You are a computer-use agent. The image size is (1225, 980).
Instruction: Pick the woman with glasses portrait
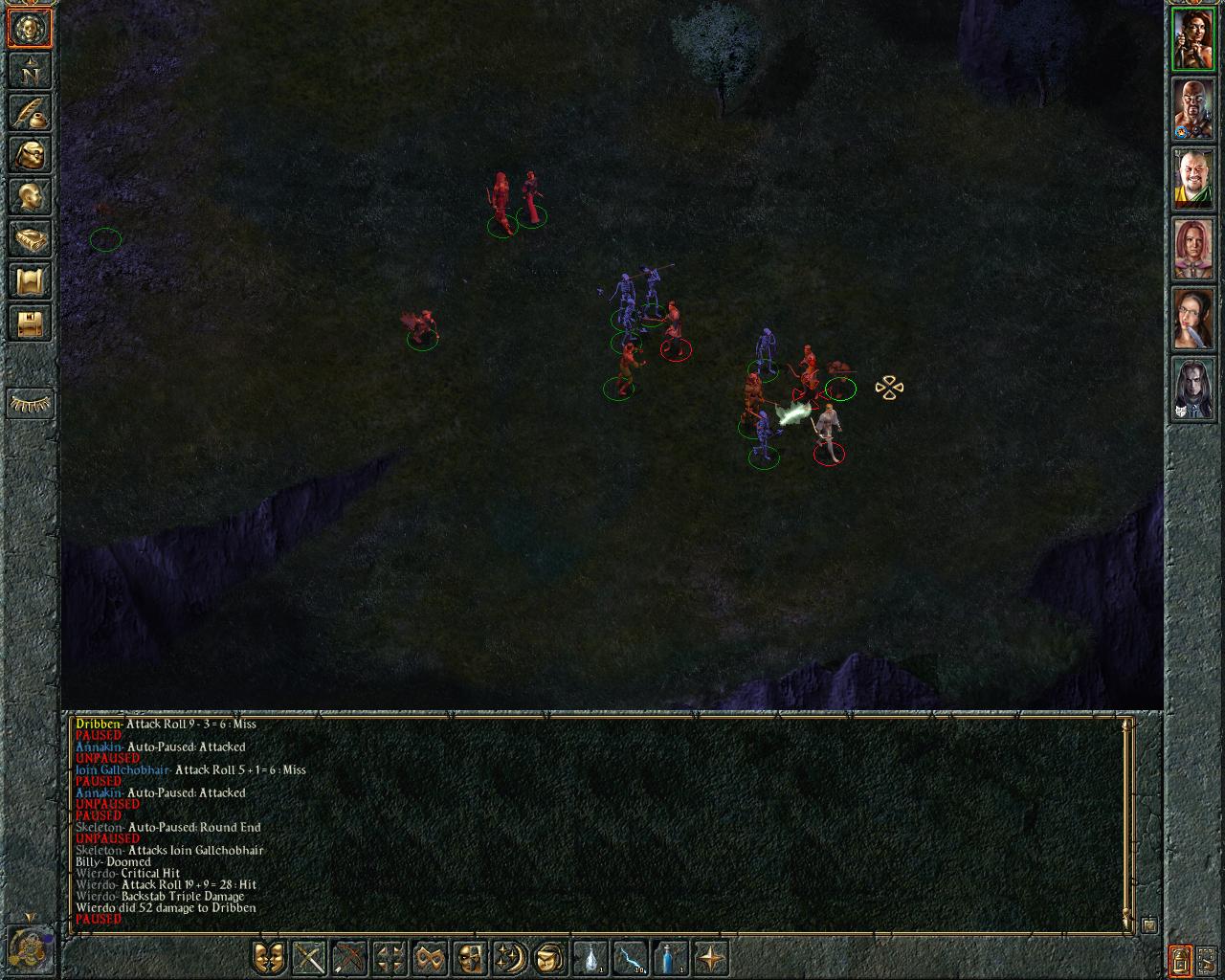click(x=1192, y=320)
